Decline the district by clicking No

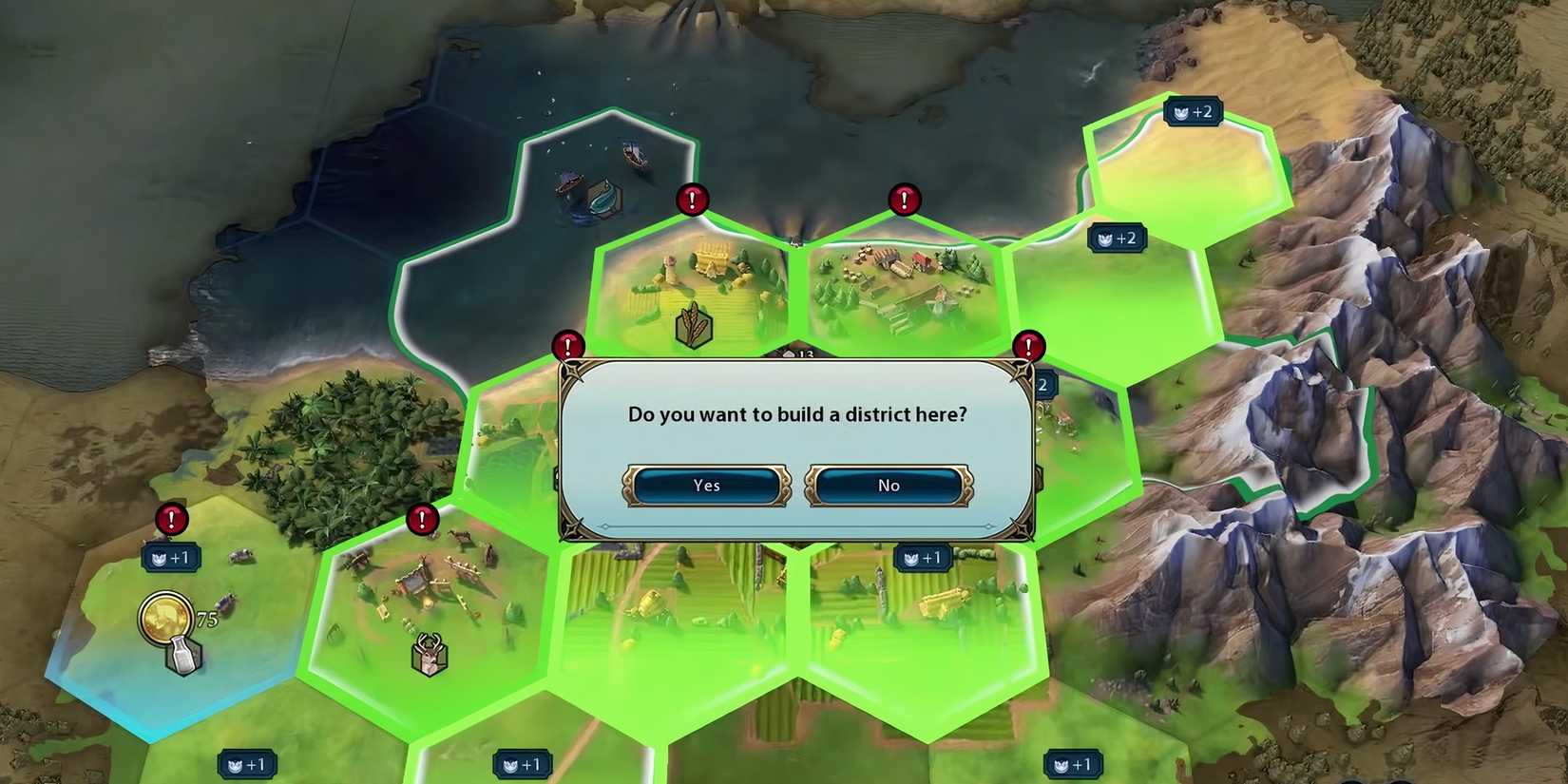887,485
